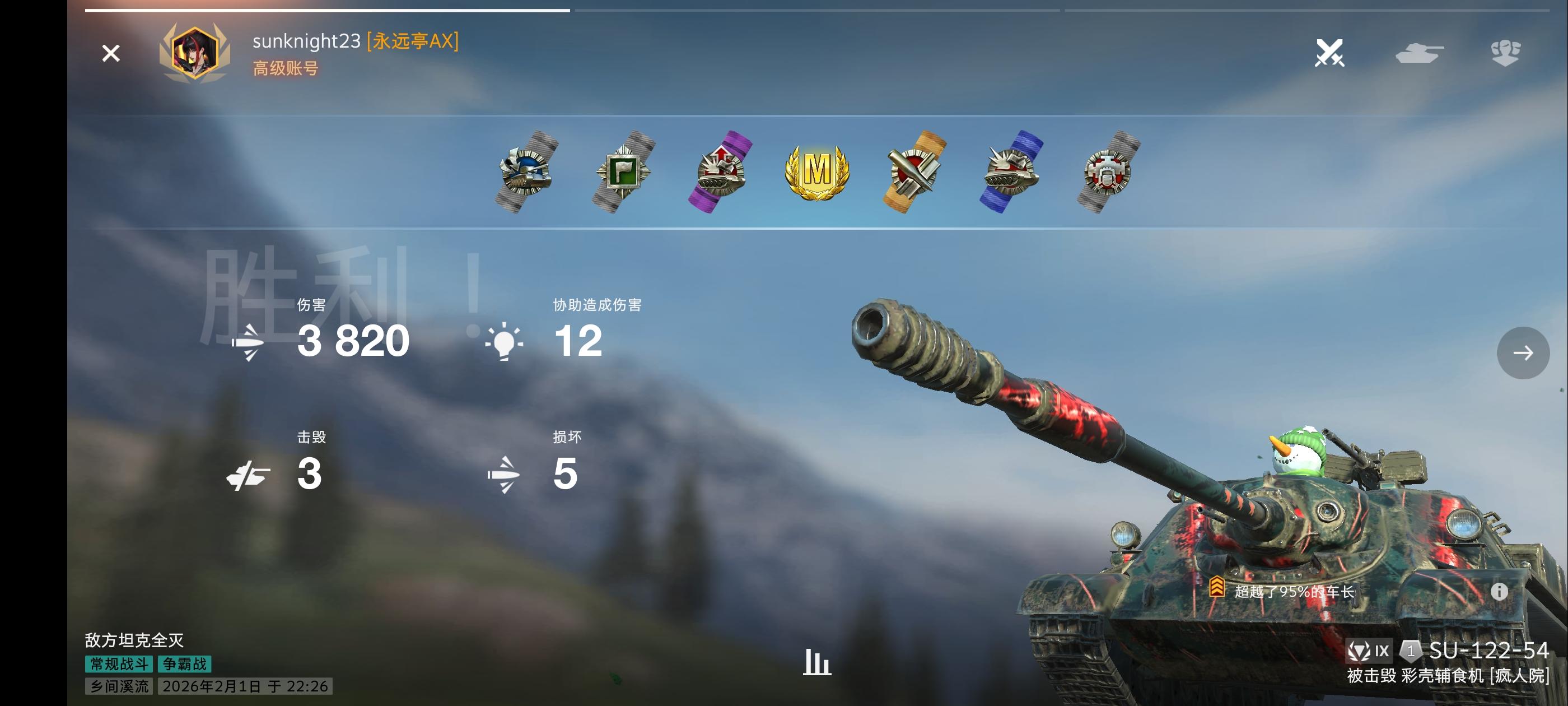Switch to the crossed swords battle tab
This screenshot has width=1568, height=706.
pos(1329,53)
